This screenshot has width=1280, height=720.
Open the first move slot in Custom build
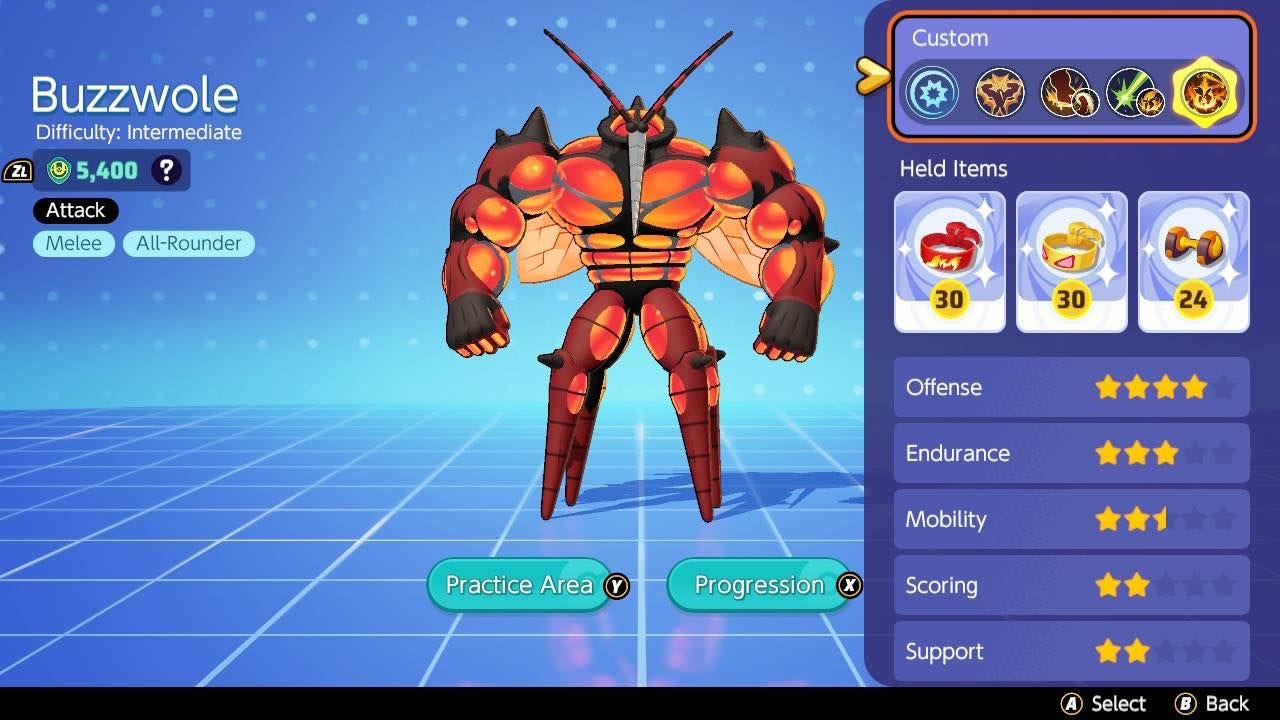[999, 91]
